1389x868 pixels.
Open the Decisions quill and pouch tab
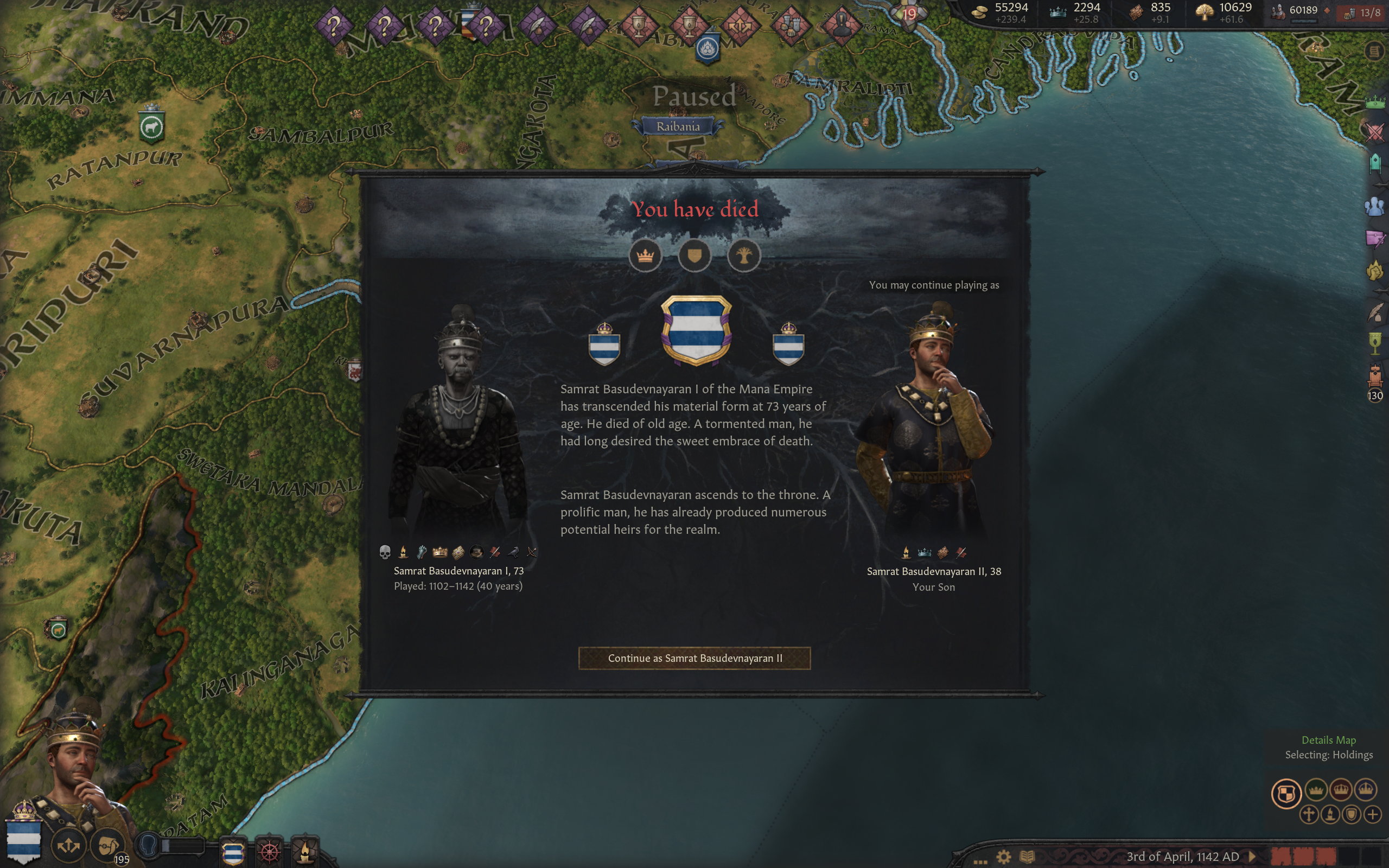coord(1375,313)
